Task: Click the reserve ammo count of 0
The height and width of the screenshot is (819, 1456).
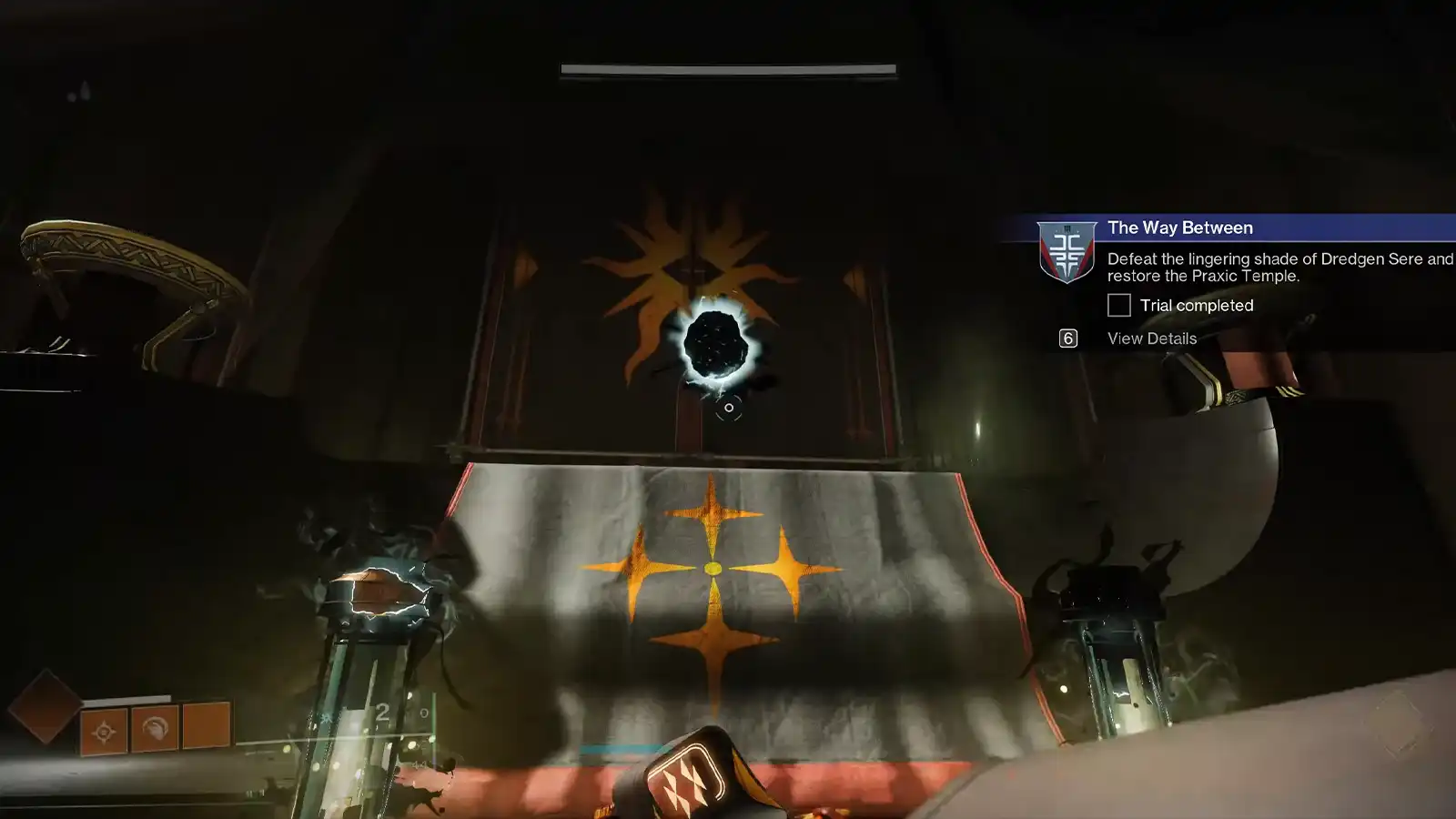Action: (x=422, y=713)
